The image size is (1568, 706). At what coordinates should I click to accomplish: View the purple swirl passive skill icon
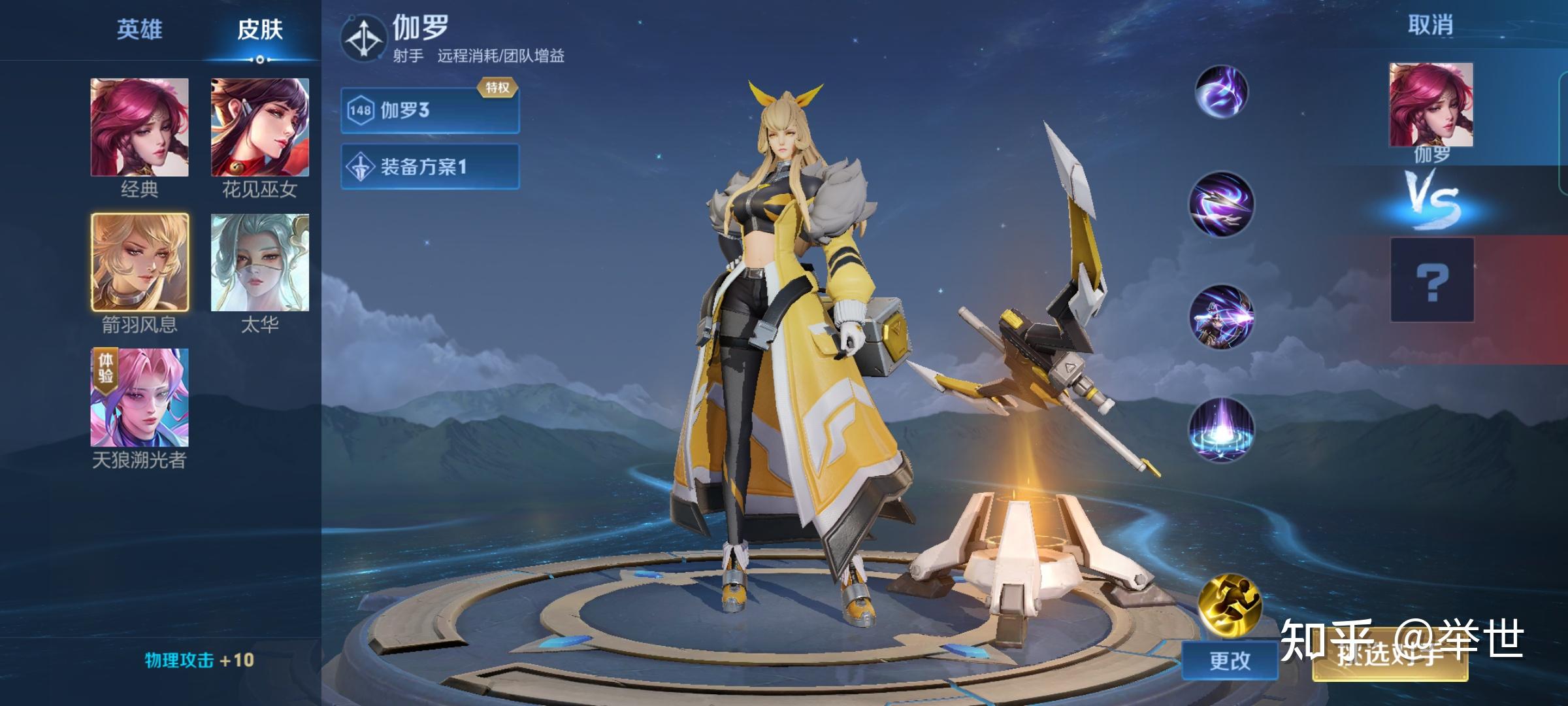[1220, 92]
